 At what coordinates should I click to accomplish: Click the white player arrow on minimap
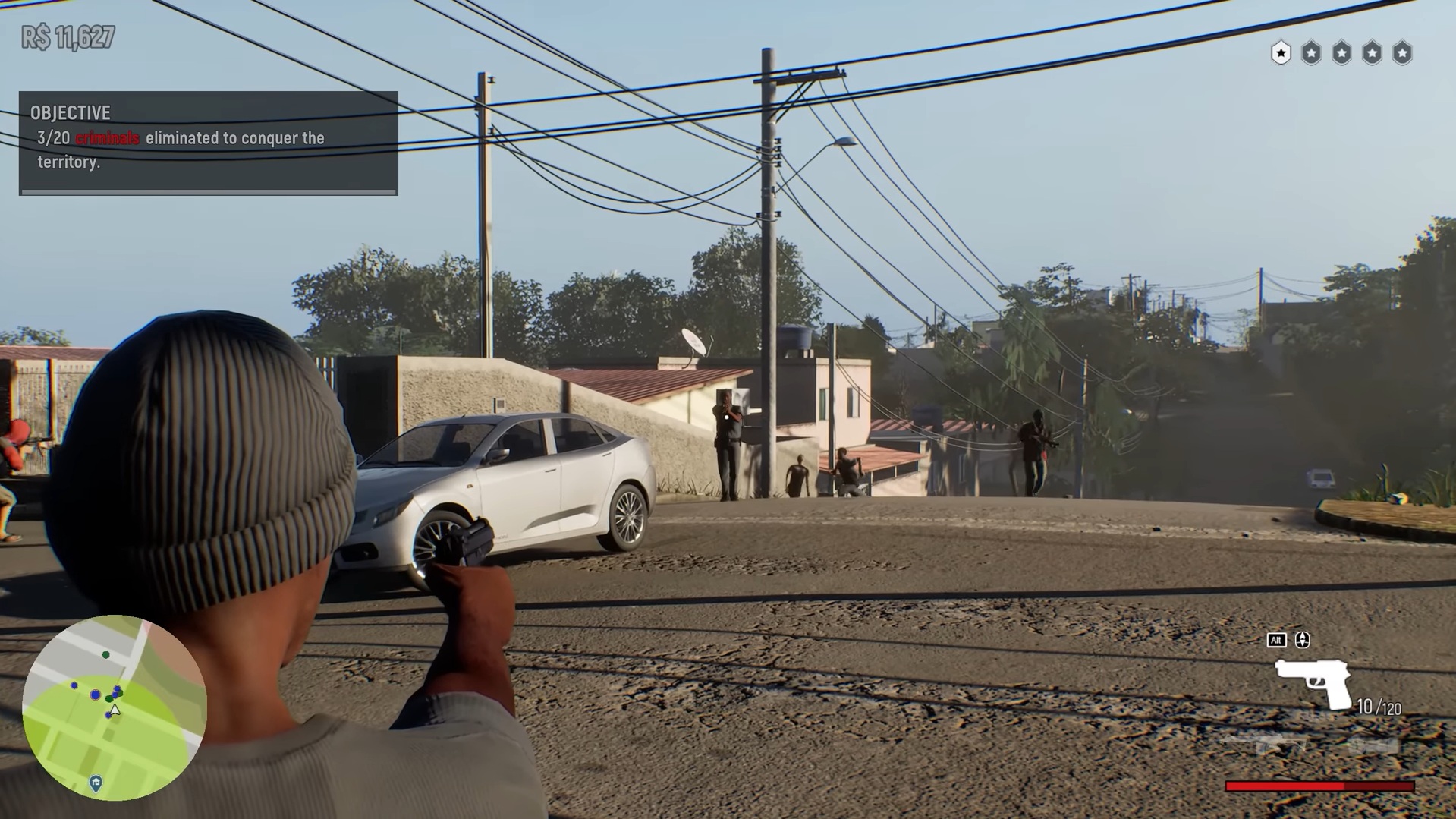(x=115, y=711)
